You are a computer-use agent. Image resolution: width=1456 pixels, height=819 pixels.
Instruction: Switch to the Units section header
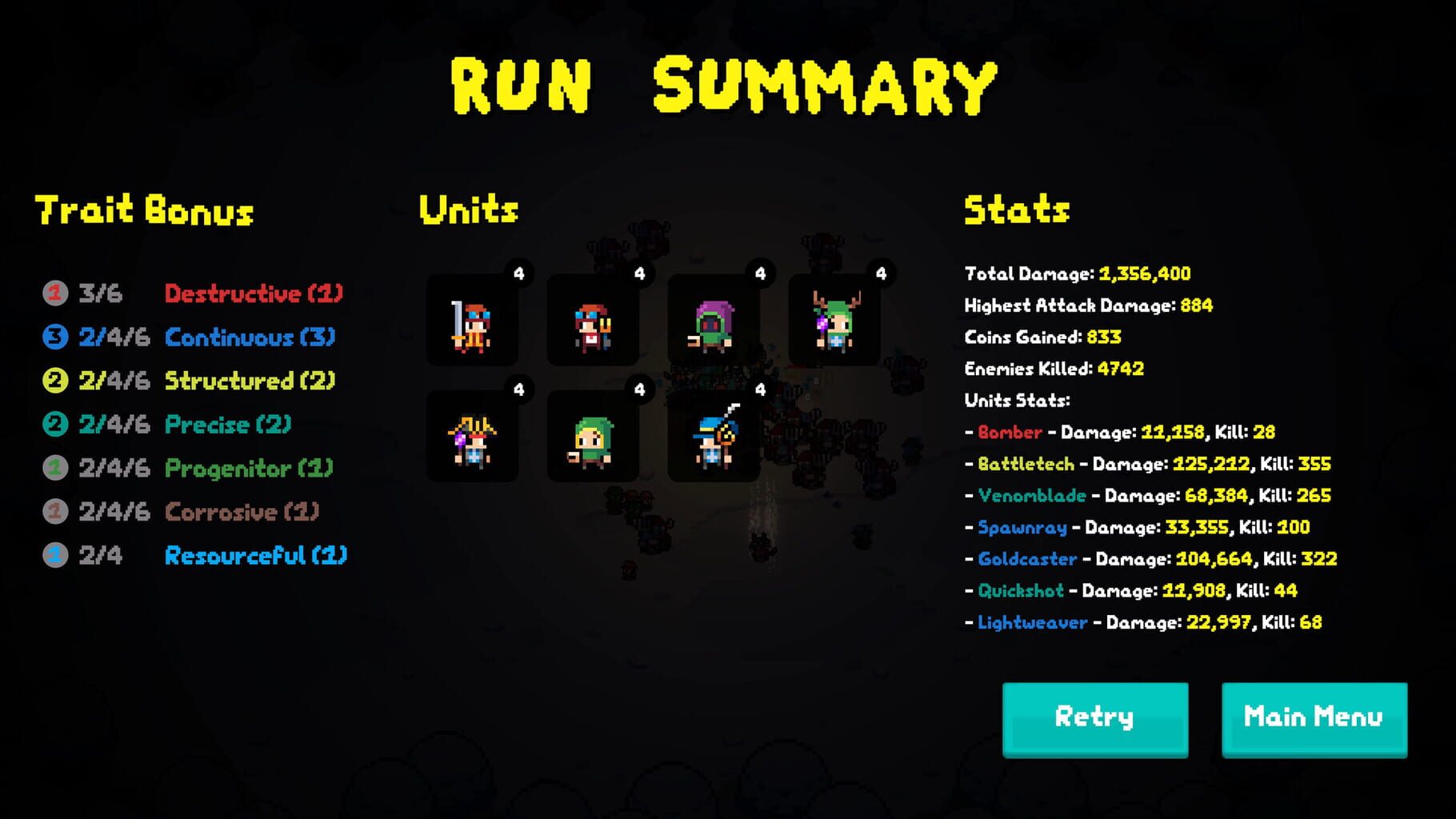[469, 210]
